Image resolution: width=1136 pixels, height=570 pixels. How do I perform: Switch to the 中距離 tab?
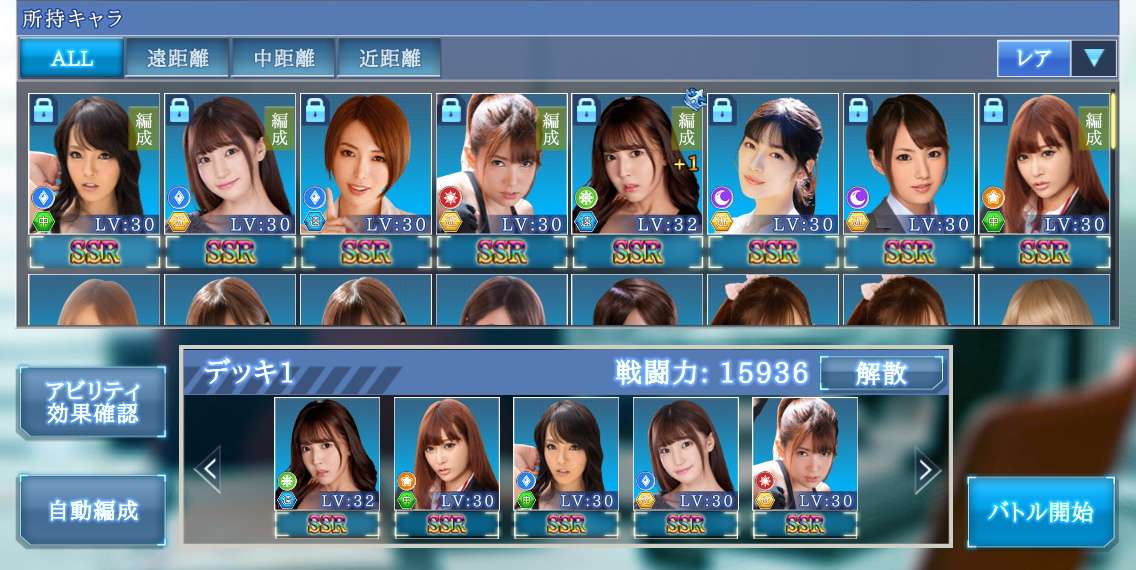pyautogui.click(x=283, y=58)
